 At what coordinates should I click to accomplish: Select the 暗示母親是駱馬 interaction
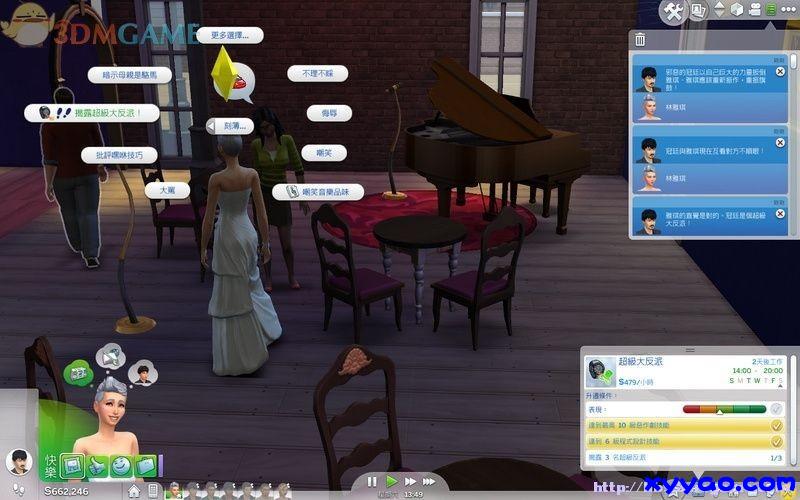[129, 75]
